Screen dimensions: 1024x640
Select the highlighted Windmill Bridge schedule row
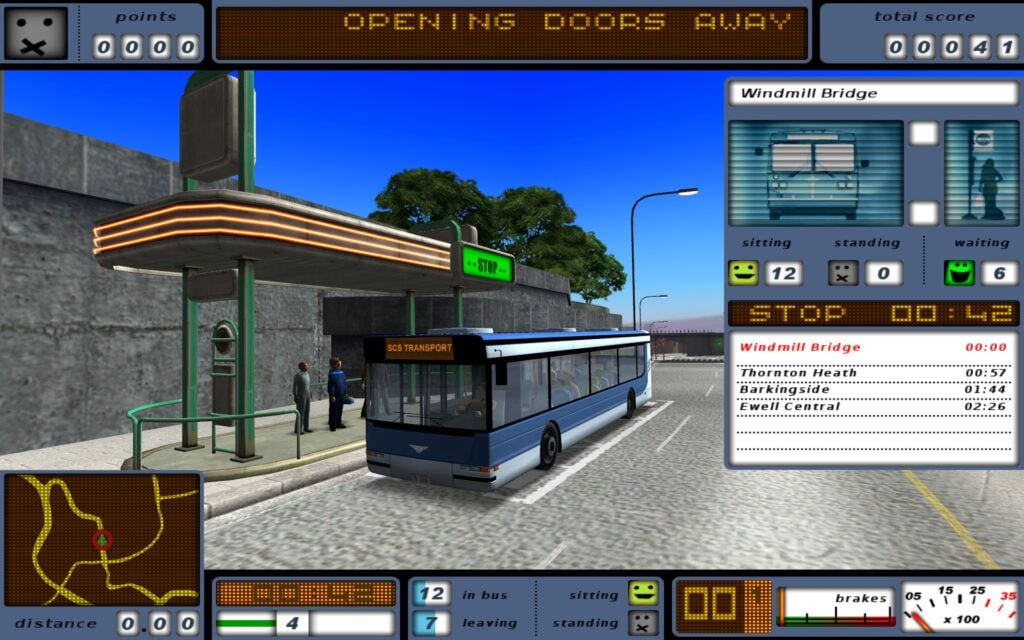point(872,347)
